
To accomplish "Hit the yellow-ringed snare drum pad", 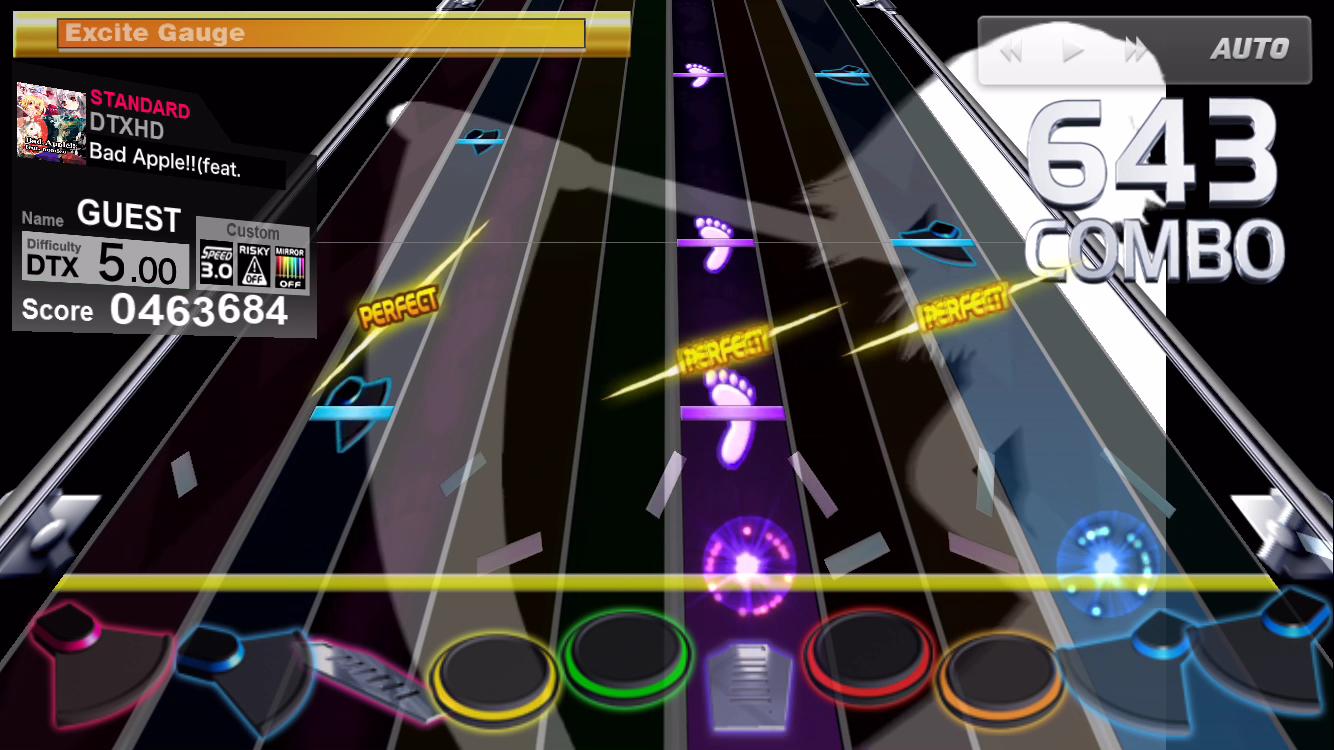I will pyautogui.click(x=494, y=672).
